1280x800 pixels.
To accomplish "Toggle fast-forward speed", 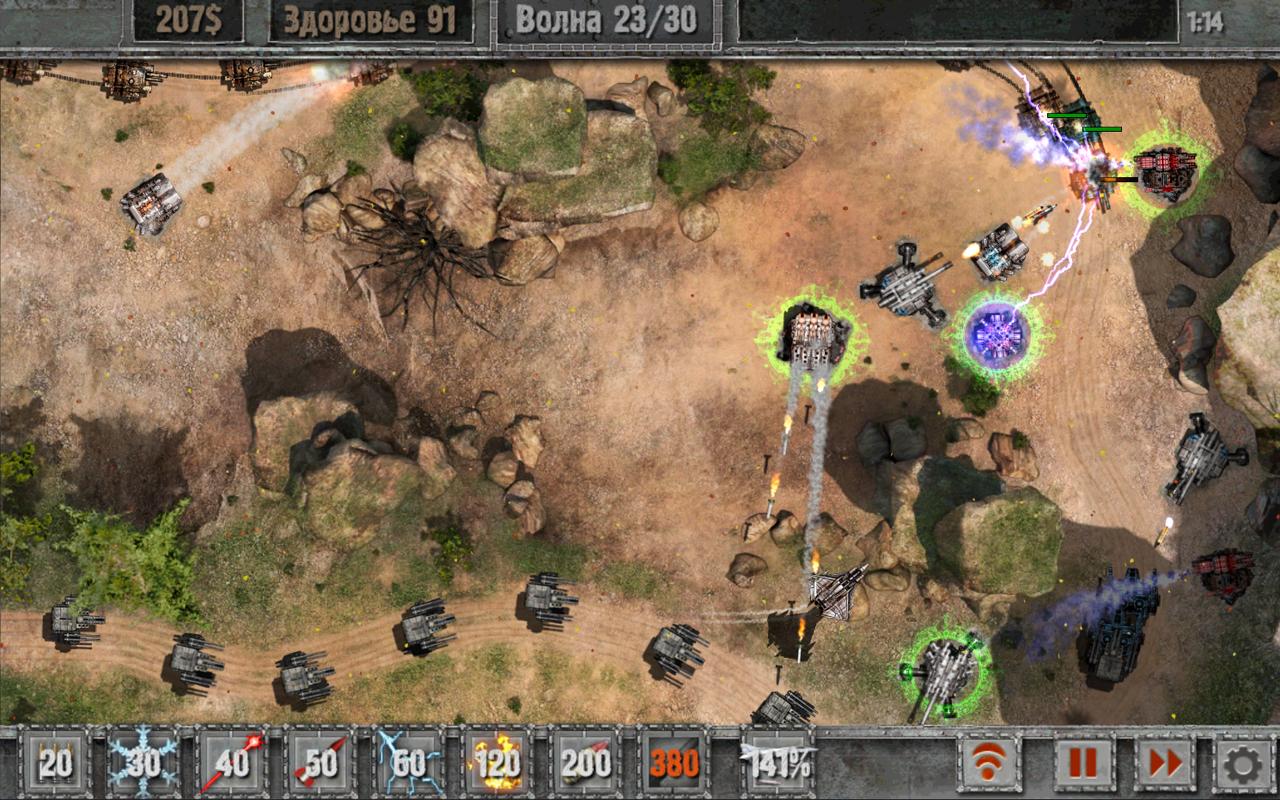I will (1165, 765).
